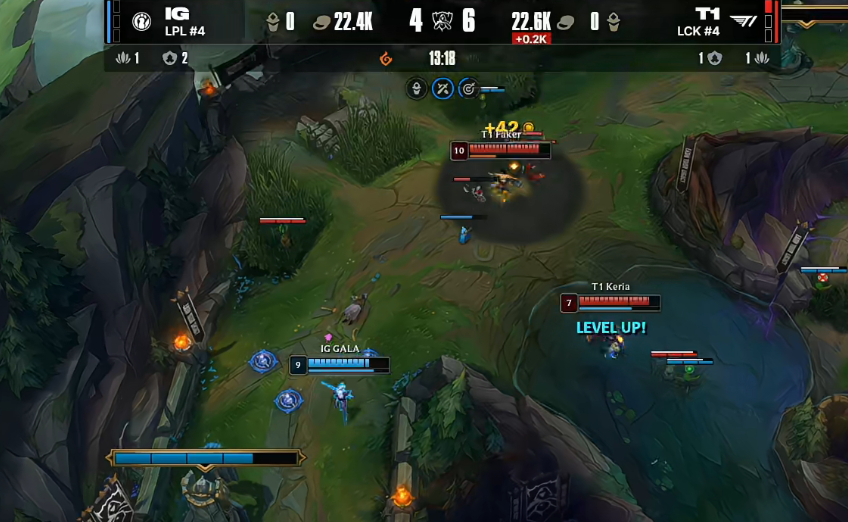This screenshot has width=848, height=522.
Task: Click the center trophy emblem between kill scores
Action: click(x=442, y=21)
